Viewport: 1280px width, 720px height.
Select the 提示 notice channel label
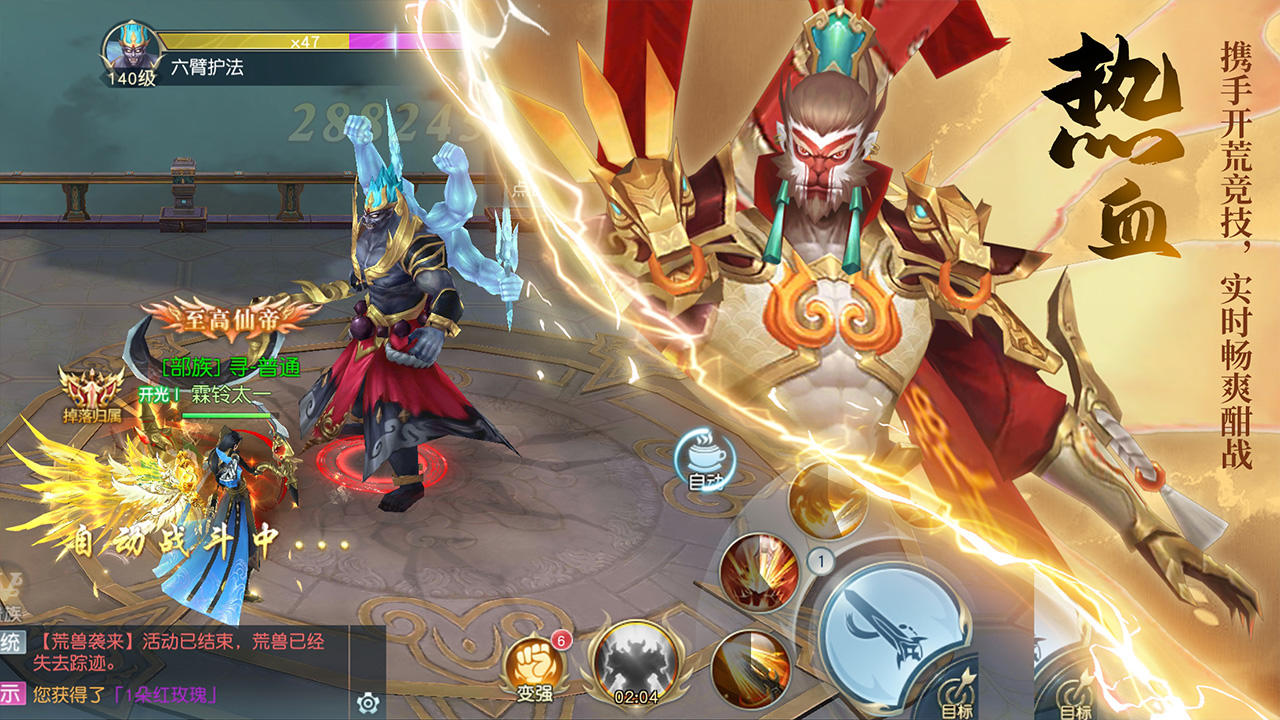(8, 692)
